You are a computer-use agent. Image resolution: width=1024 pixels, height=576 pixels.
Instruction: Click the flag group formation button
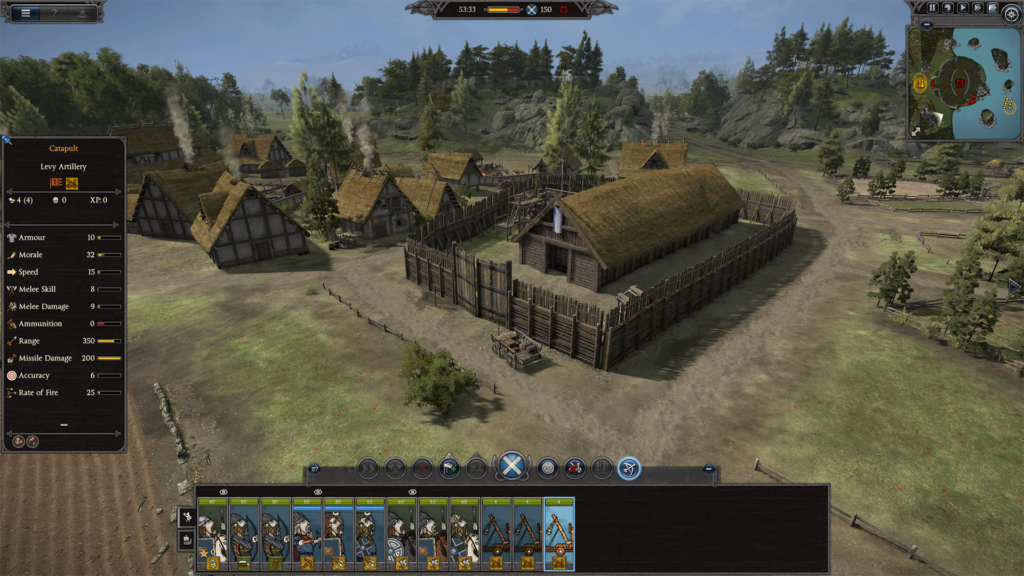[450, 467]
